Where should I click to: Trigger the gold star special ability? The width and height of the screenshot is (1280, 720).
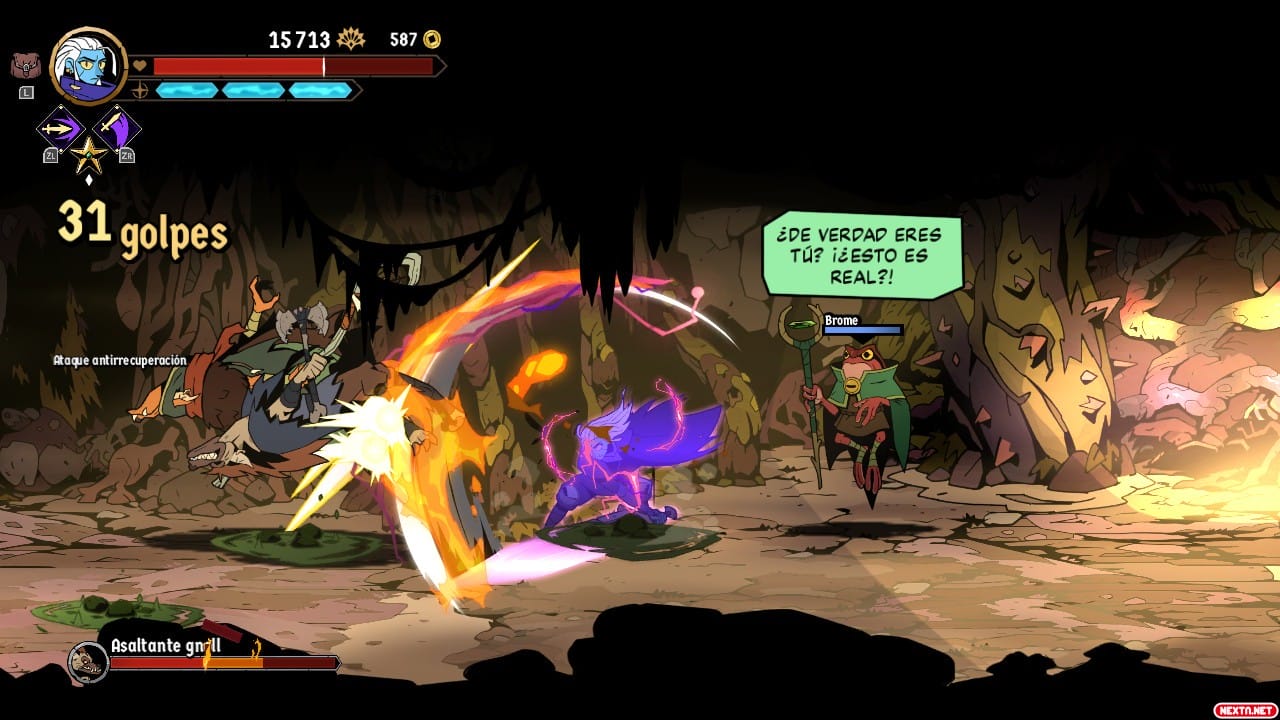(x=88, y=154)
